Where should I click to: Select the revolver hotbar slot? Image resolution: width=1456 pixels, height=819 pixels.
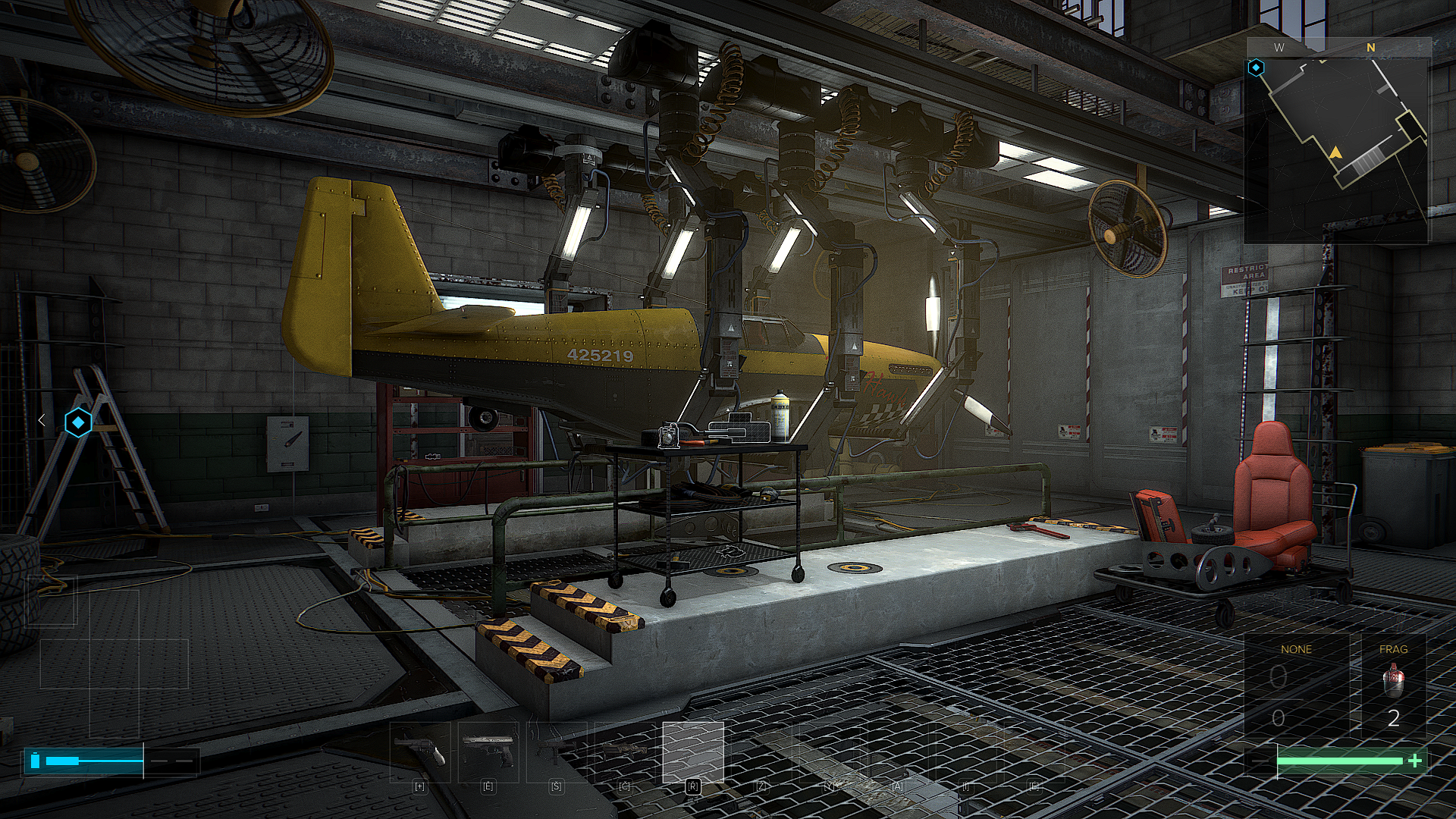point(420,752)
